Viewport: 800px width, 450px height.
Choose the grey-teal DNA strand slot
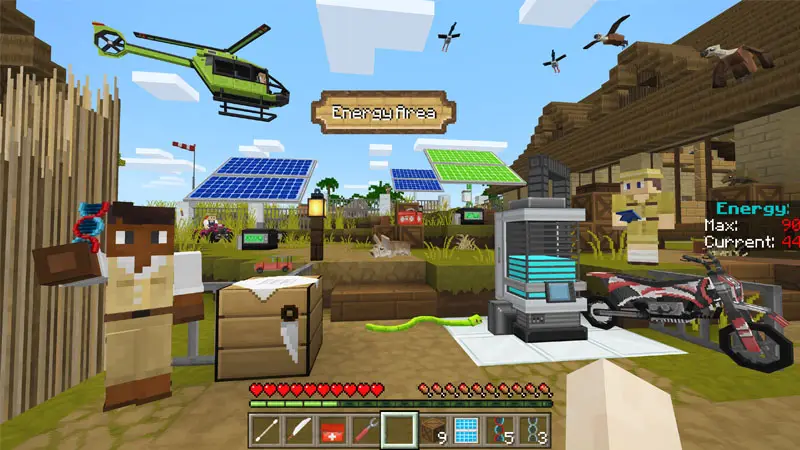click(534, 430)
